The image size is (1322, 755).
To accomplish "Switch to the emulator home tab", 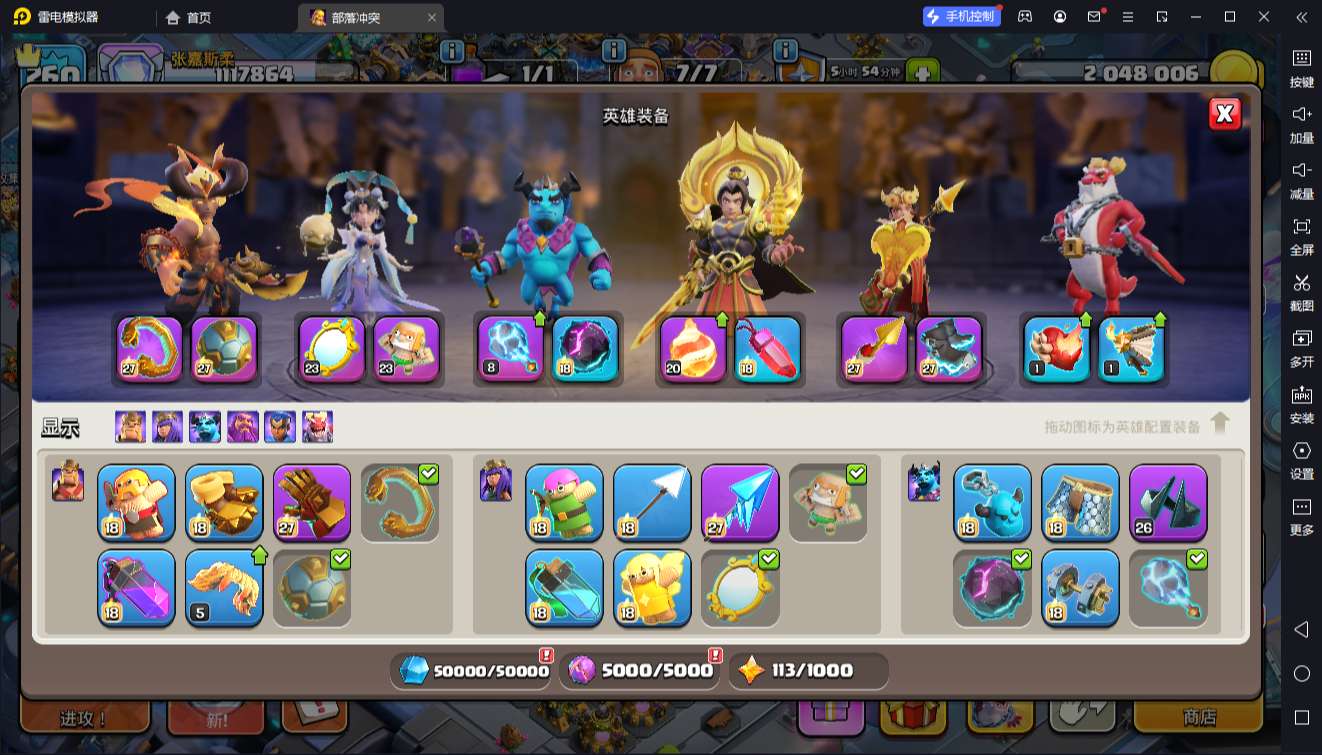I will point(188,17).
